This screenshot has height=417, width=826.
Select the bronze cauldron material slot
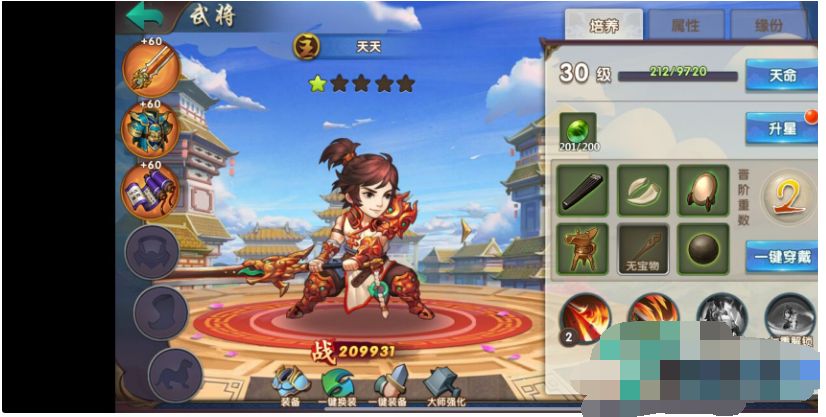[x=582, y=248]
